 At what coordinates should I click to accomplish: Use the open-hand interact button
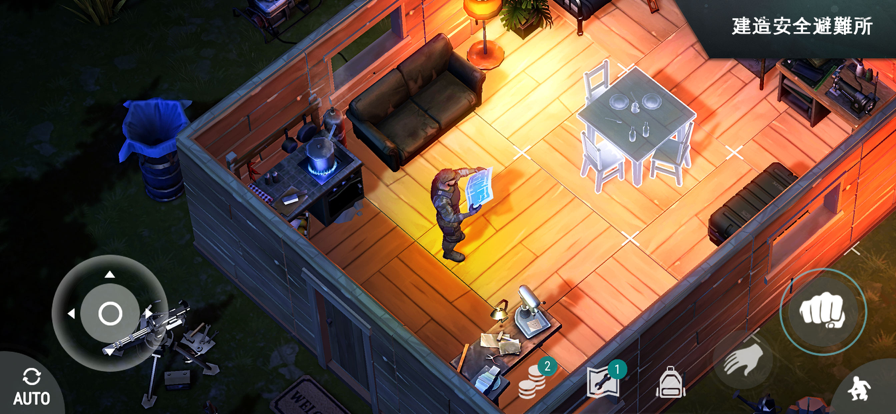click(x=743, y=360)
